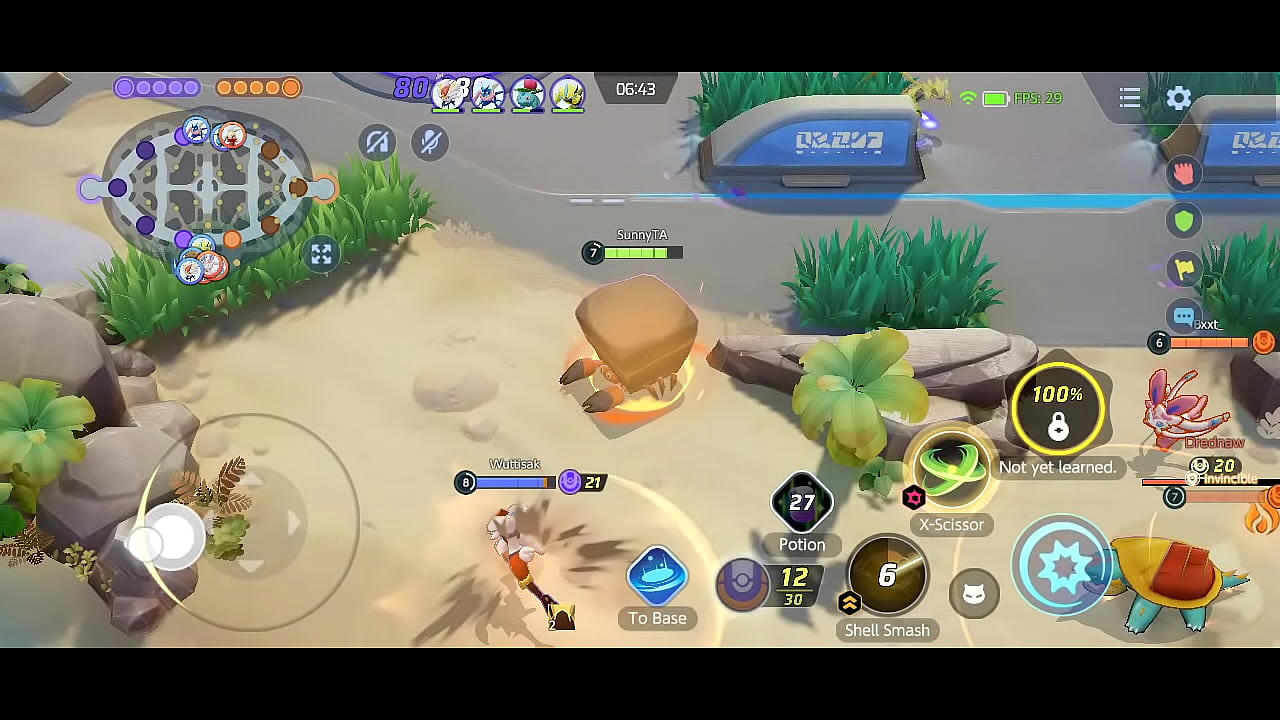Open the settings gear
This screenshot has height=720, width=1280.
pyautogui.click(x=1179, y=98)
